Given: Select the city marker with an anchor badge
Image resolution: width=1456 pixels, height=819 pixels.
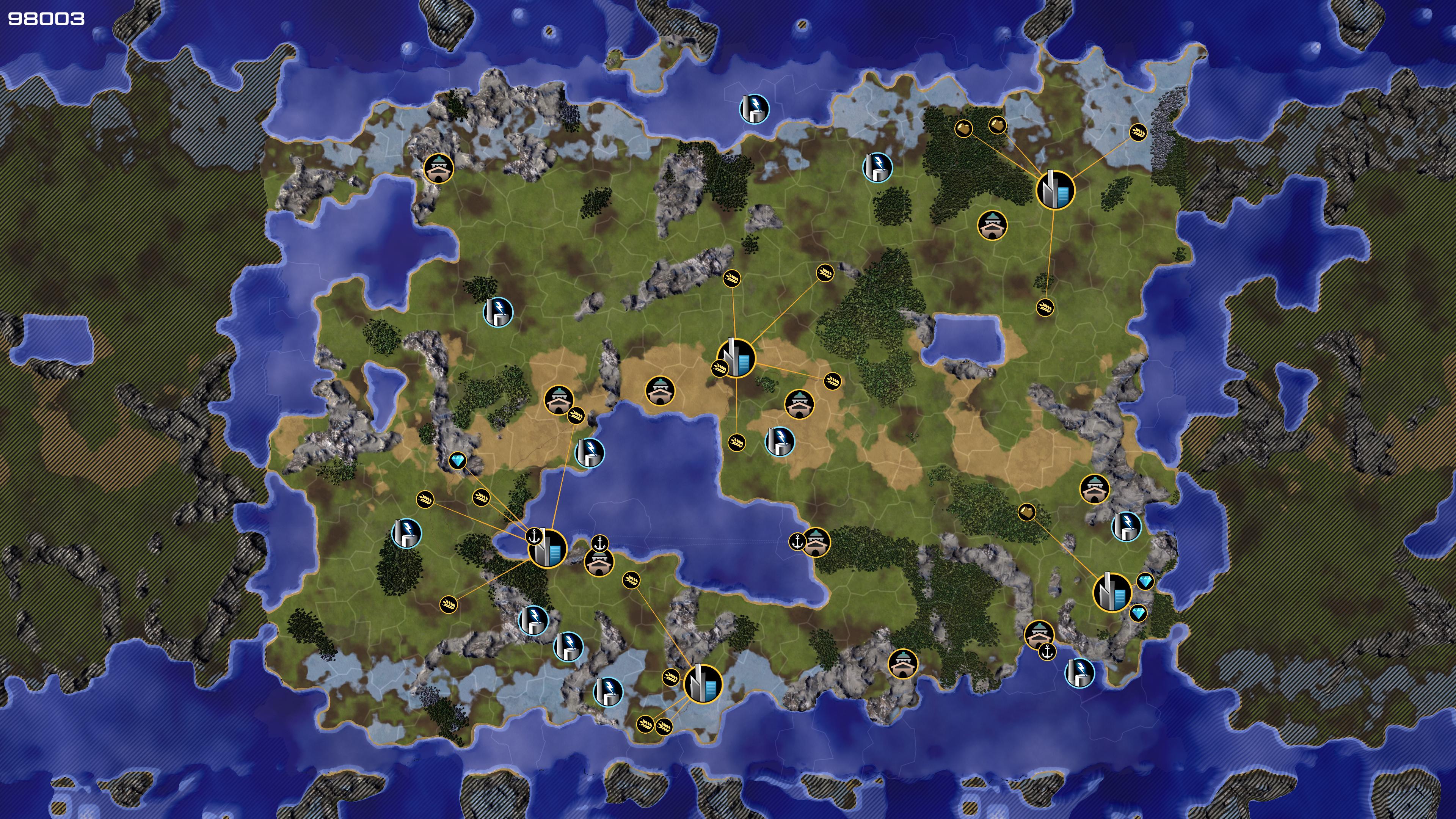Looking at the screenshot, I should tap(547, 548).
